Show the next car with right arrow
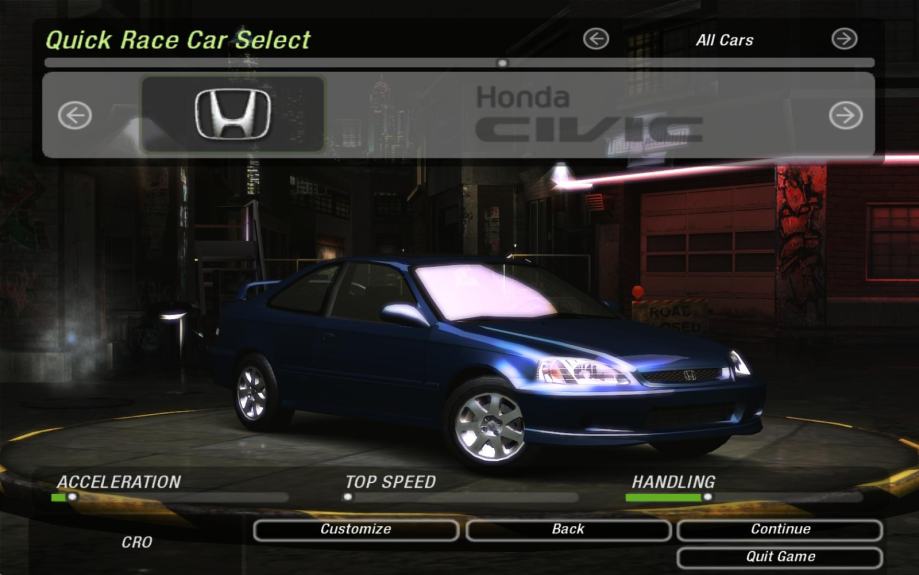 pyautogui.click(x=845, y=116)
